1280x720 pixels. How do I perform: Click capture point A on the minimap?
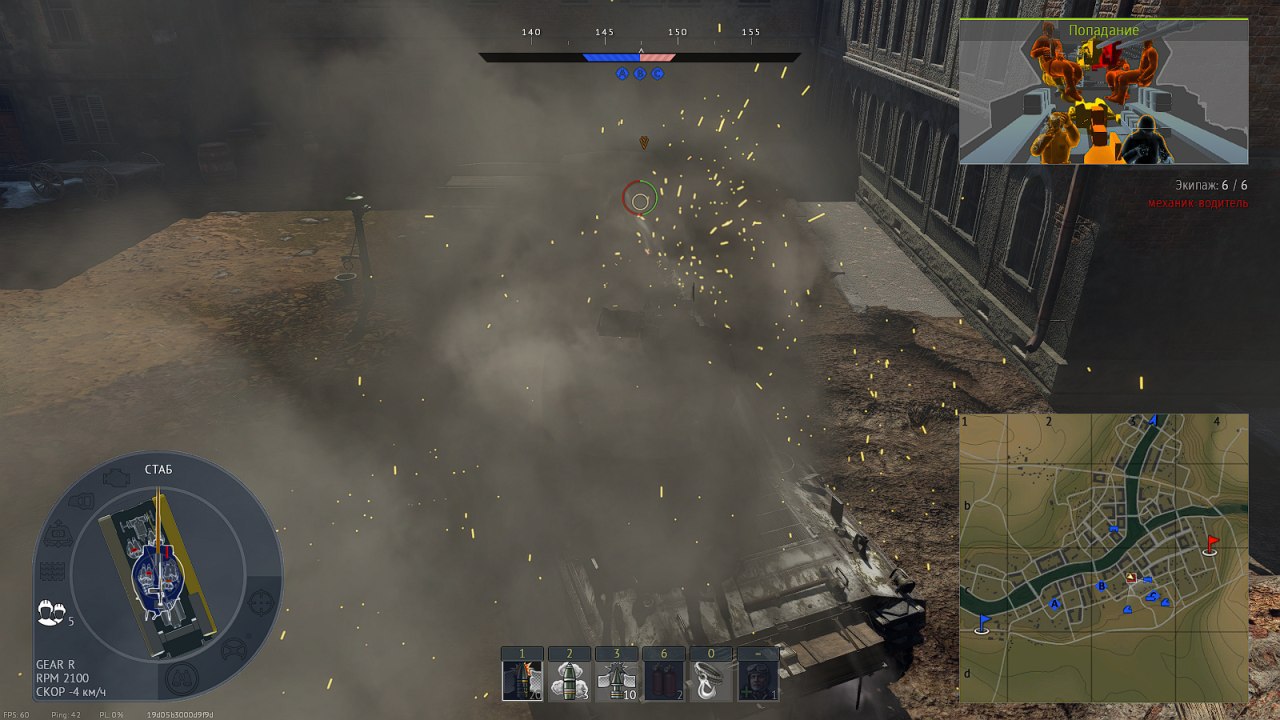coord(1054,603)
